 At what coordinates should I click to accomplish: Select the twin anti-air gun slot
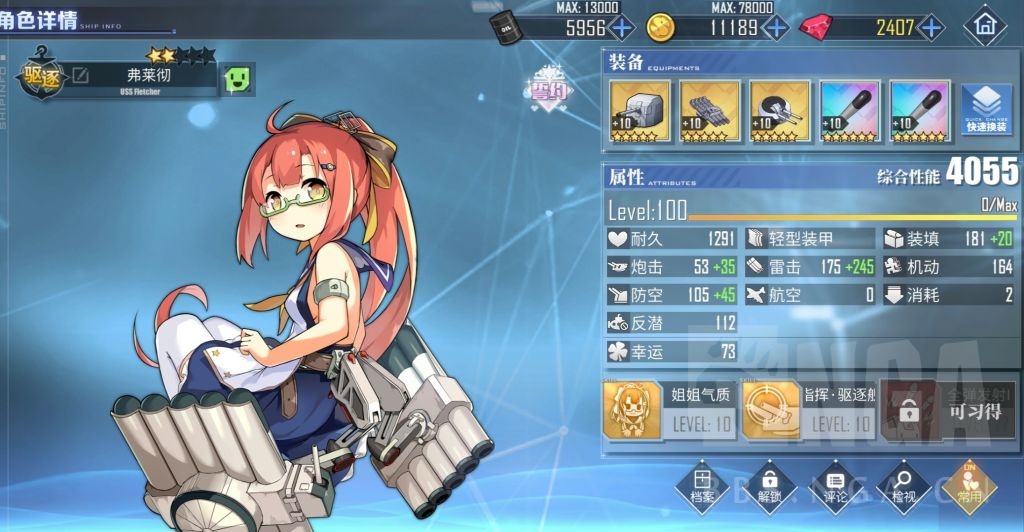point(780,111)
